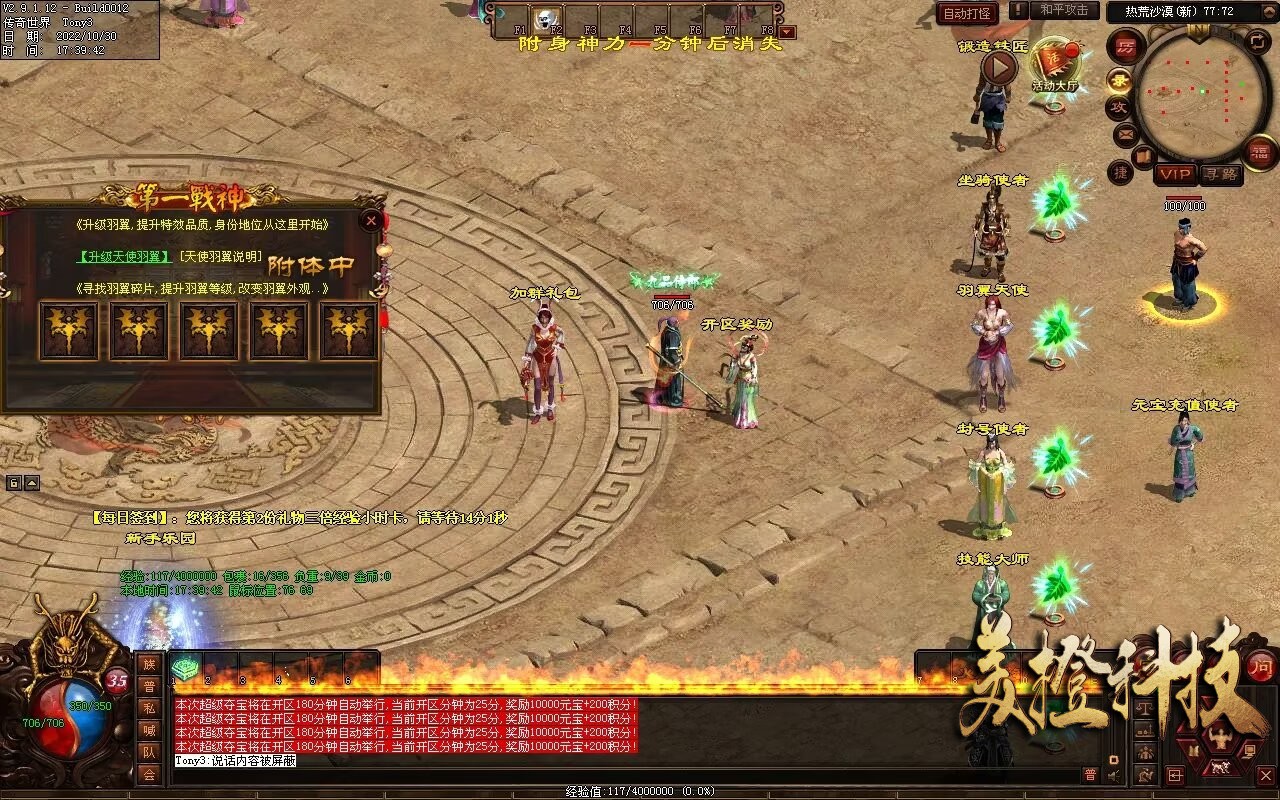
Task: Select the 喊 shout chat channel
Action: pyautogui.click(x=149, y=730)
